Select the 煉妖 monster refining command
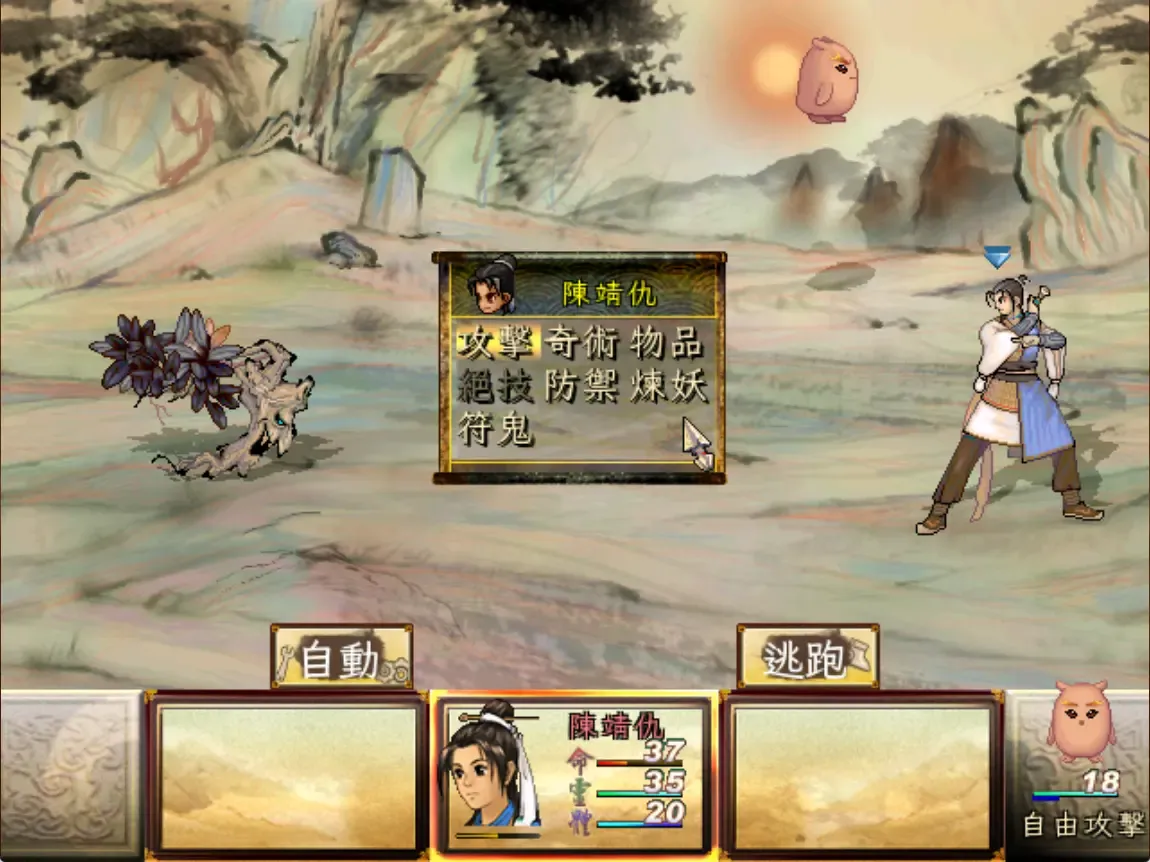The height and width of the screenshot is (862, 1150). pos(667,386)
